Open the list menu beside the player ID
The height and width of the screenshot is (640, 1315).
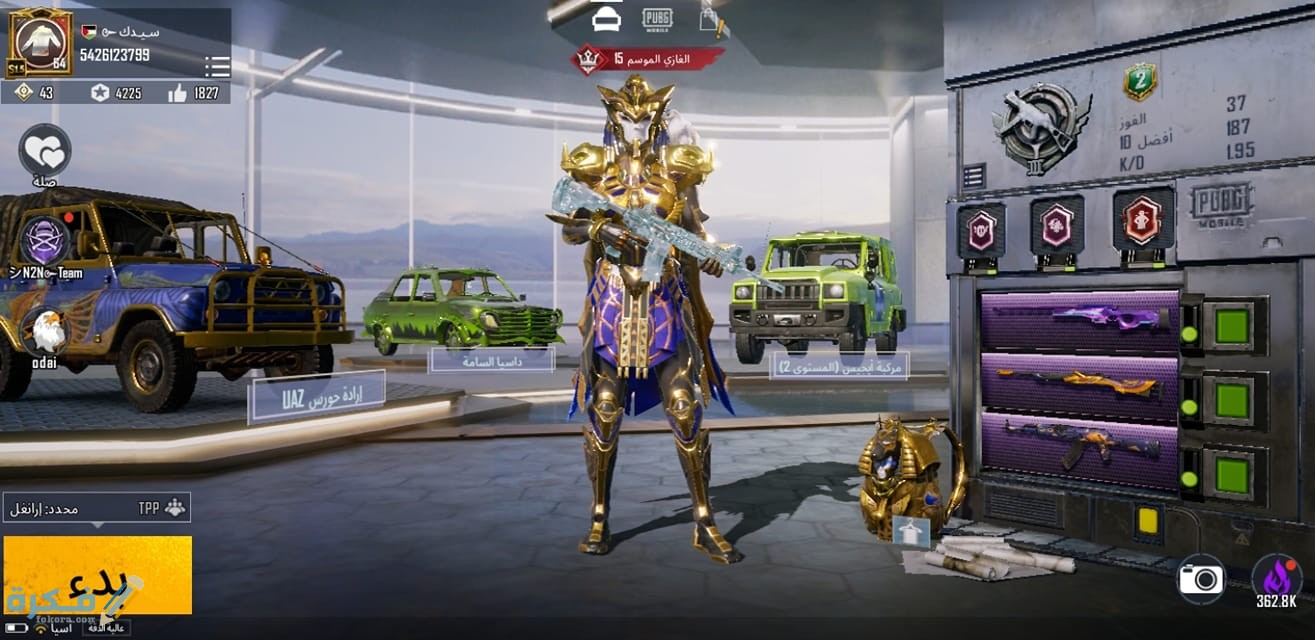tap(217, 66)
